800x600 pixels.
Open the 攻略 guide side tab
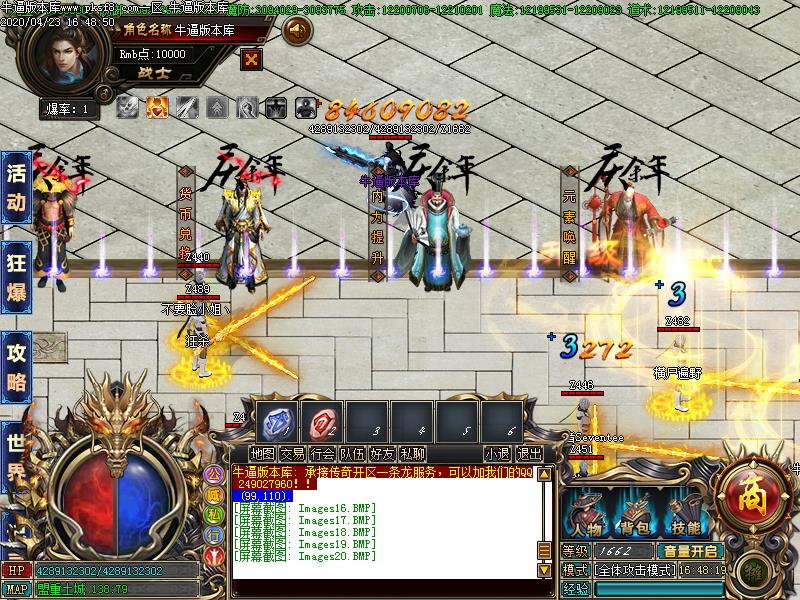[16, 366]
